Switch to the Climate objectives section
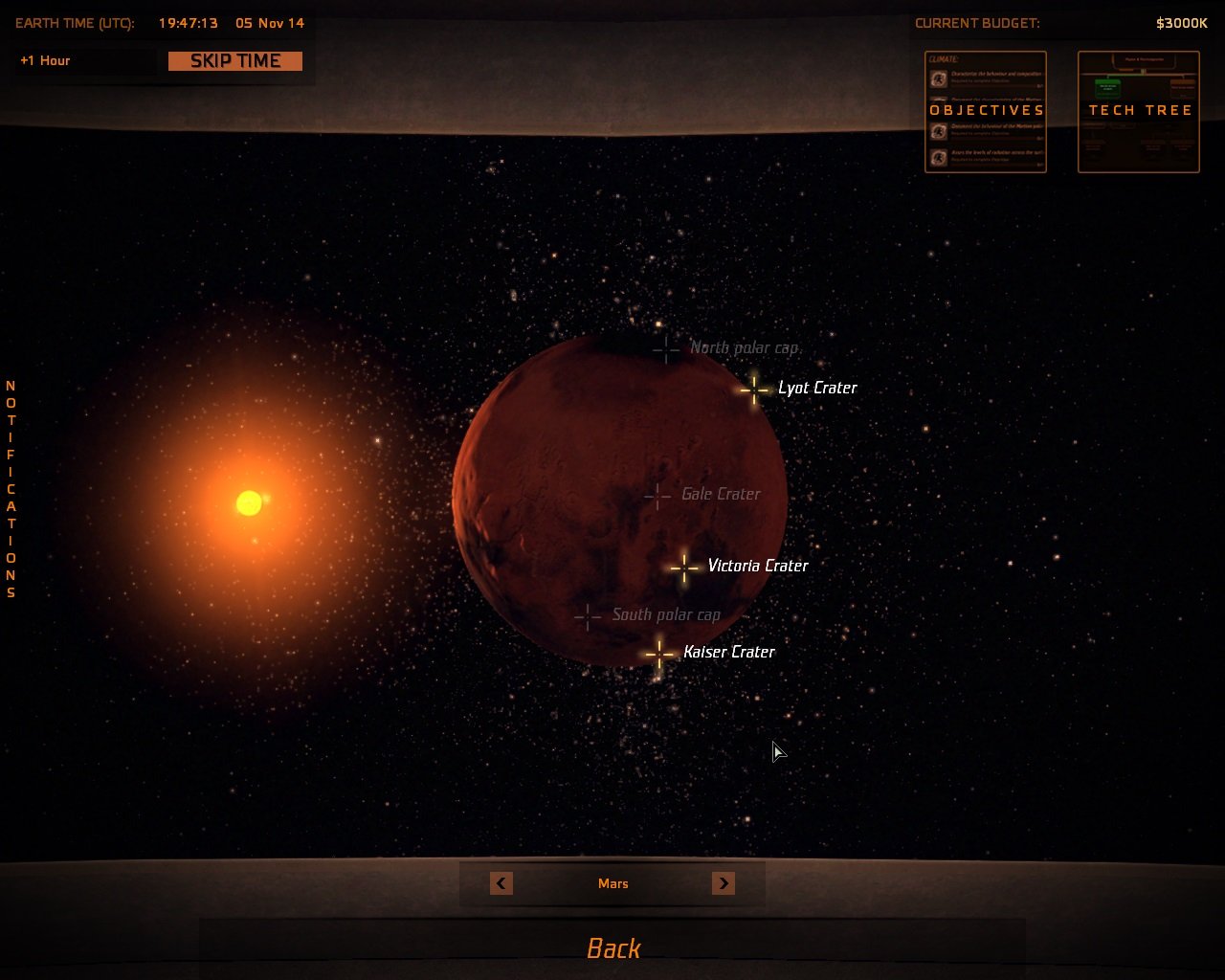Screen dimensions: 1225x980 click(x=942, y=60)
